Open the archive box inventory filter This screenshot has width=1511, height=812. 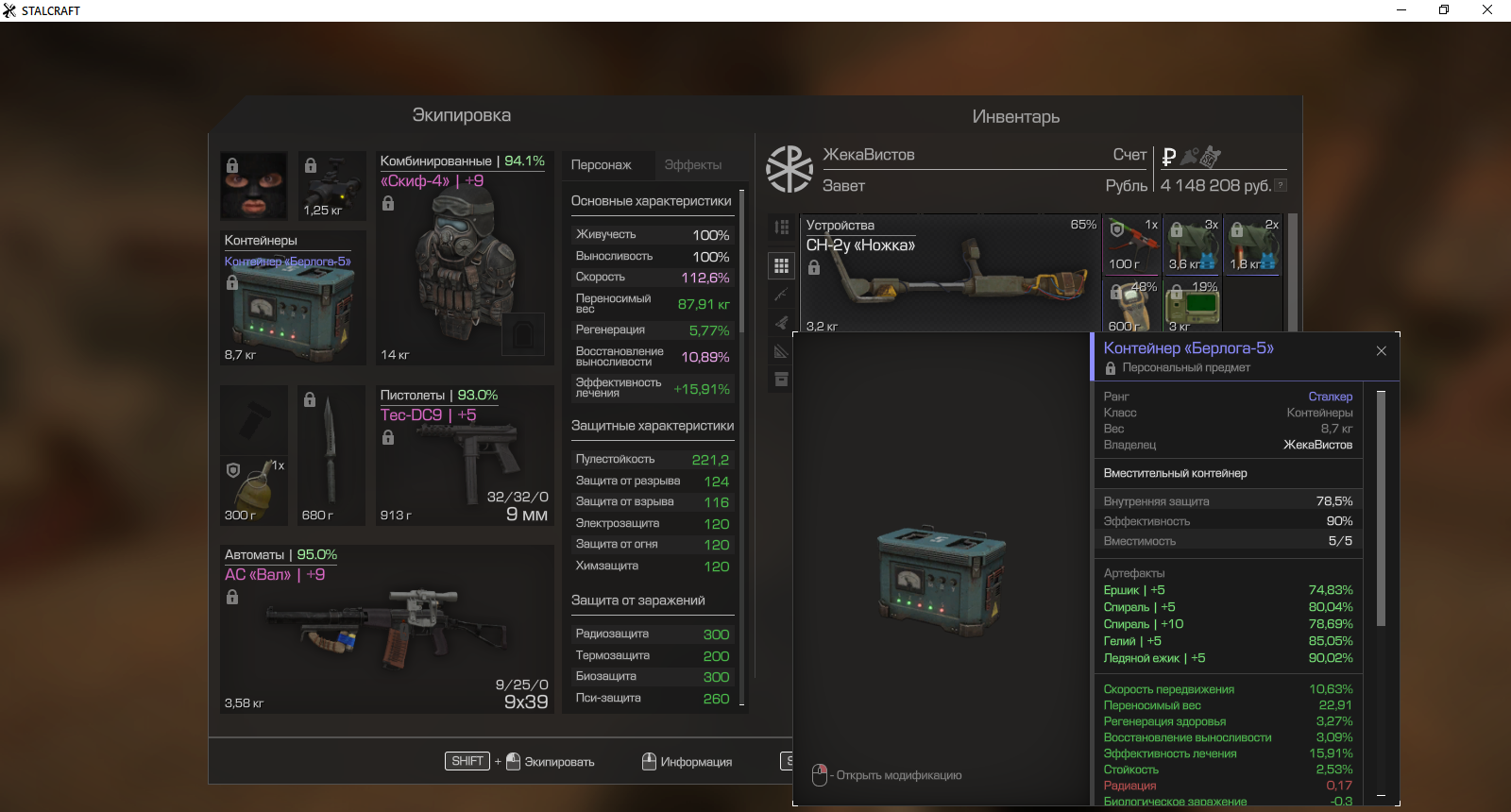tap(781, 380)
